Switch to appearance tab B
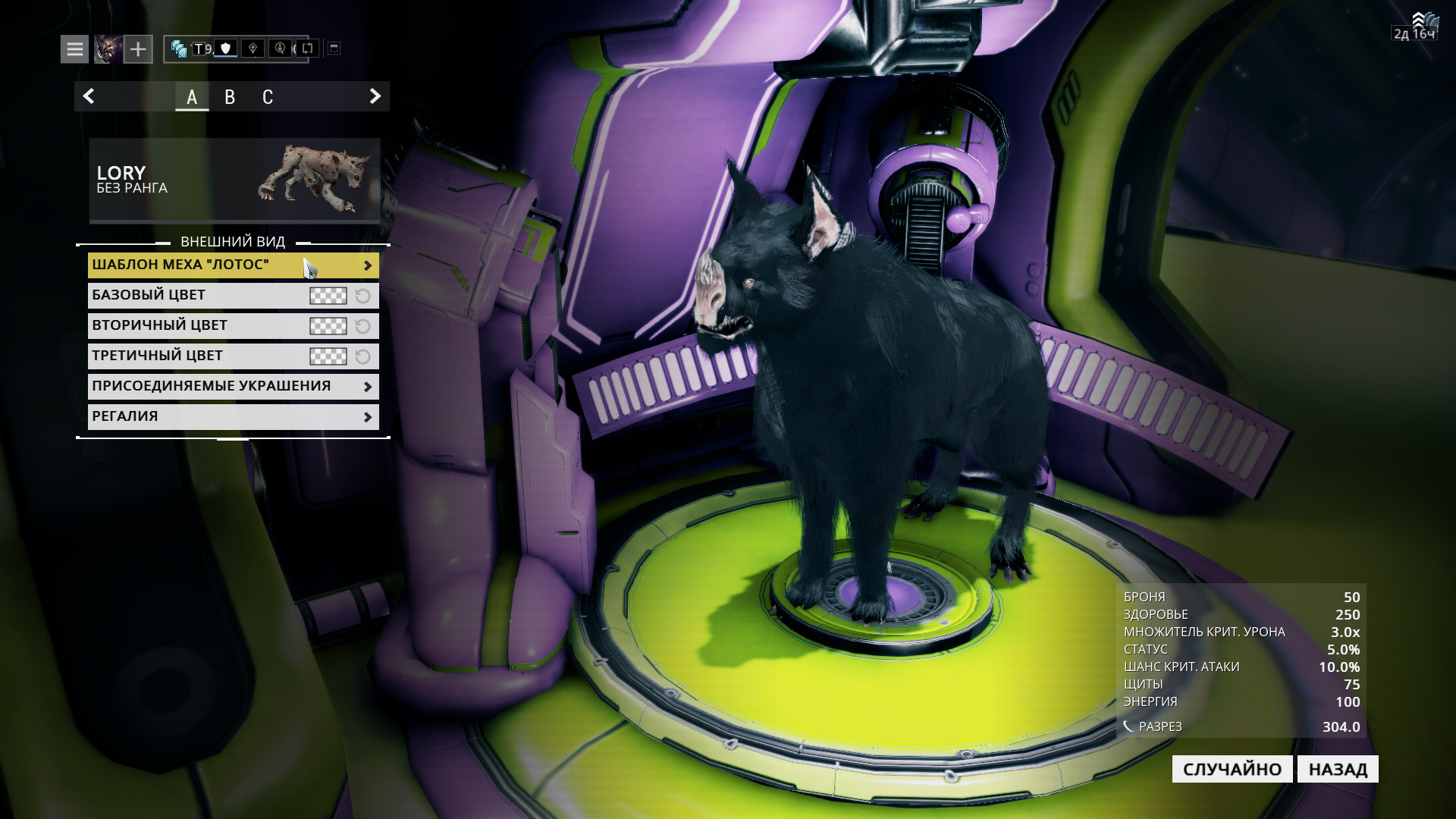 (x=230, y=96)
